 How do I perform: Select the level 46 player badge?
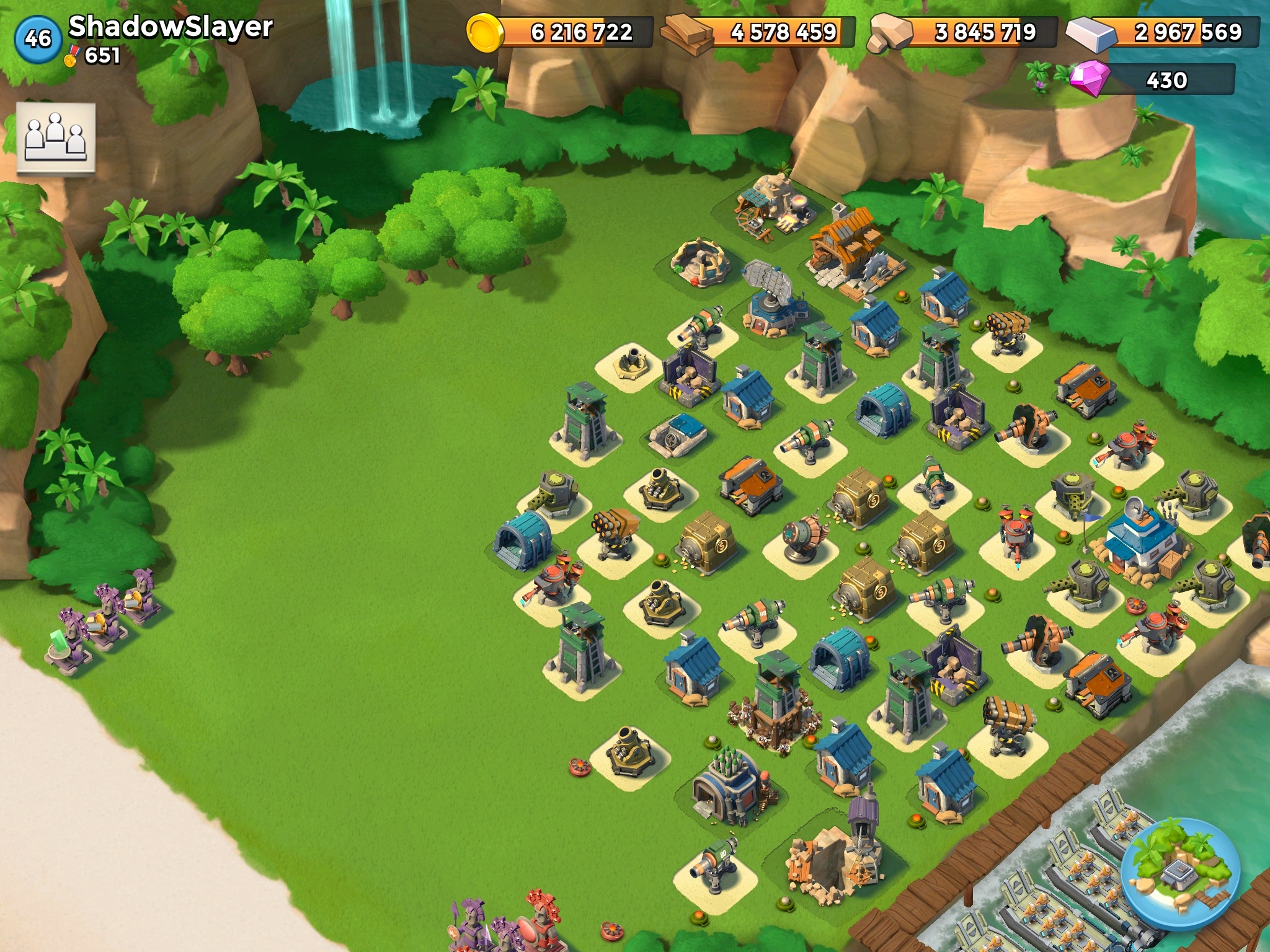pyautogui.click(x=37, y=38)
